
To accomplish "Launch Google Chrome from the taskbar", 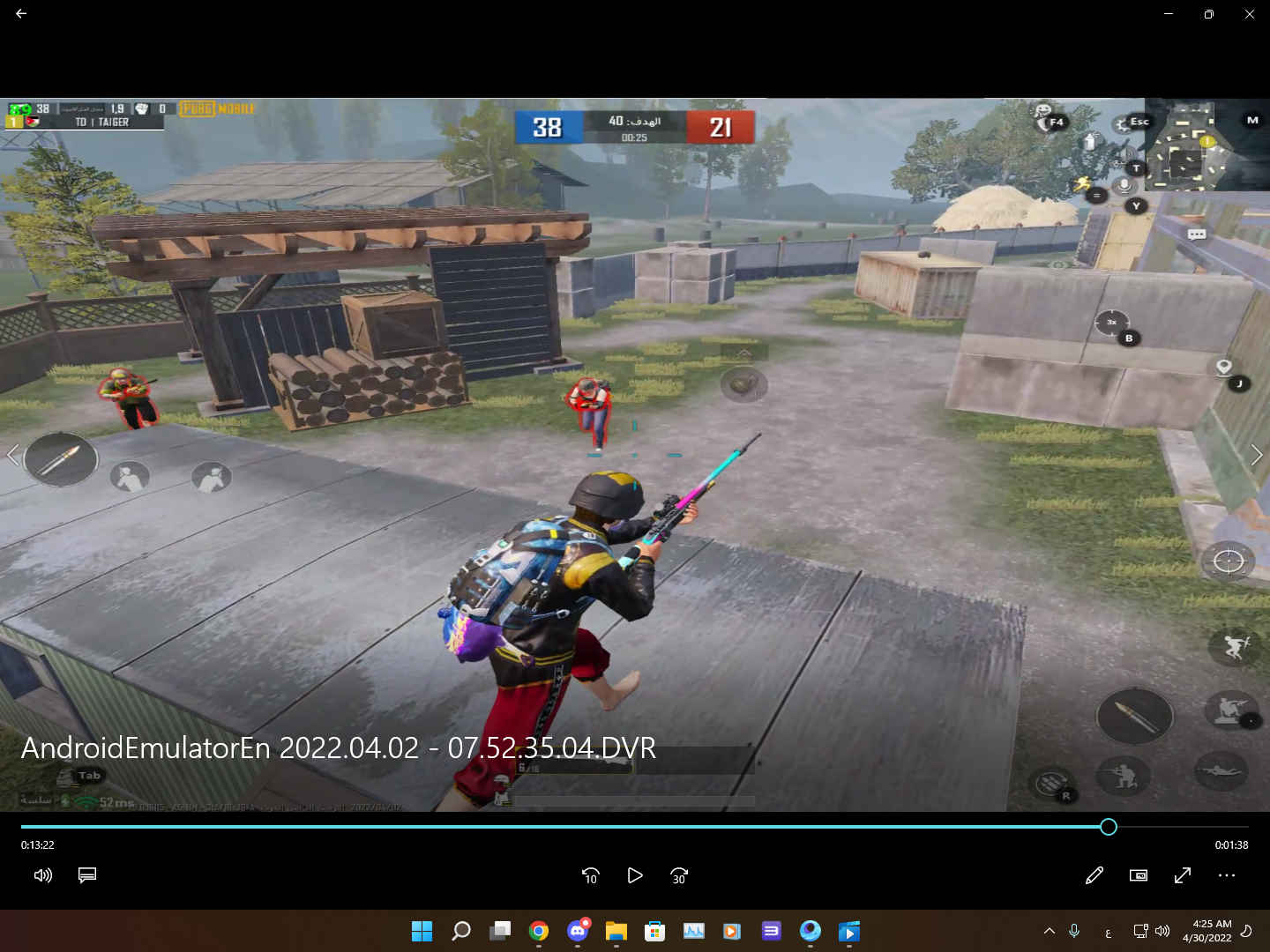I will [x=539, y=931].
